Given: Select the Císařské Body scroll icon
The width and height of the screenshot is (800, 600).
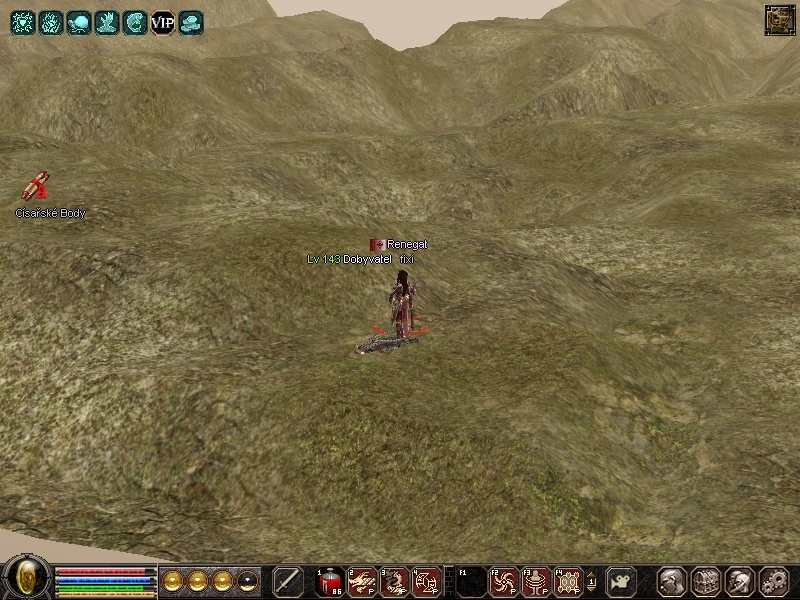Looking at the screenshot, I should click(x=36, y=187).
